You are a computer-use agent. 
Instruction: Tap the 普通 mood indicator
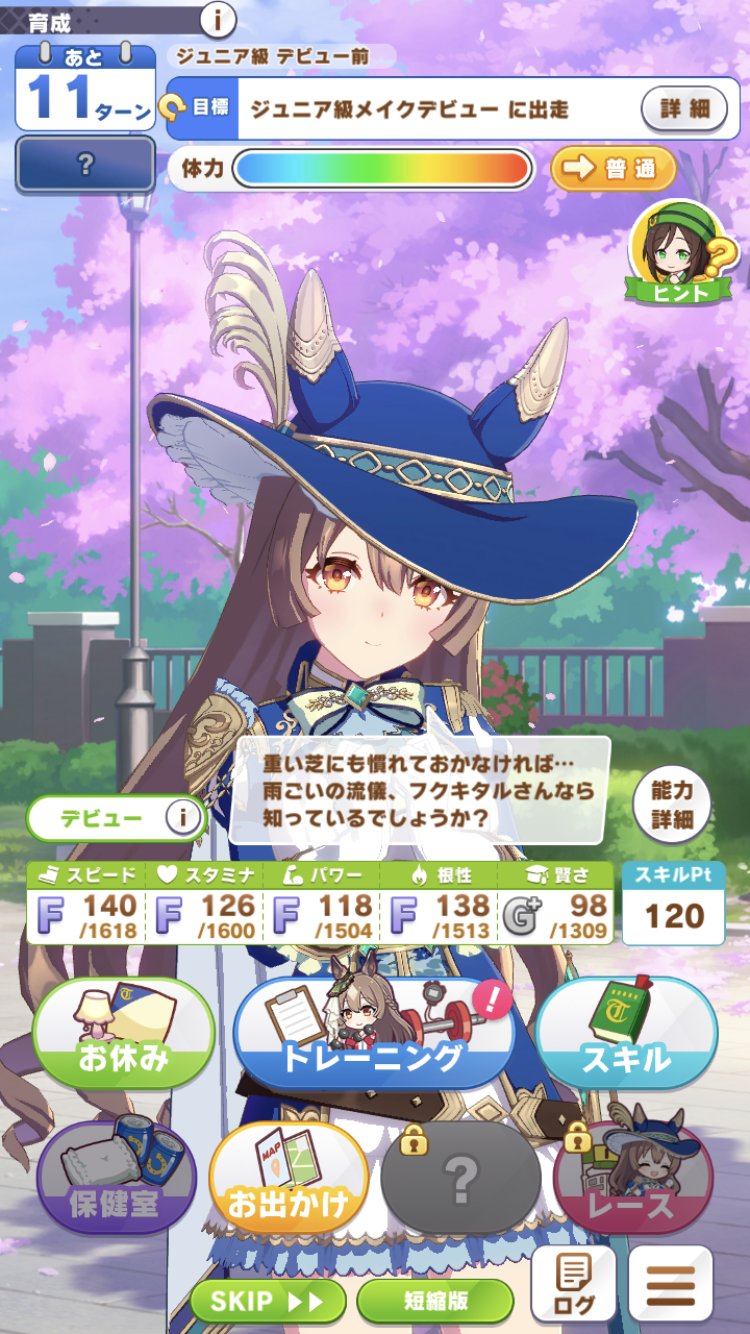(613, 168)
